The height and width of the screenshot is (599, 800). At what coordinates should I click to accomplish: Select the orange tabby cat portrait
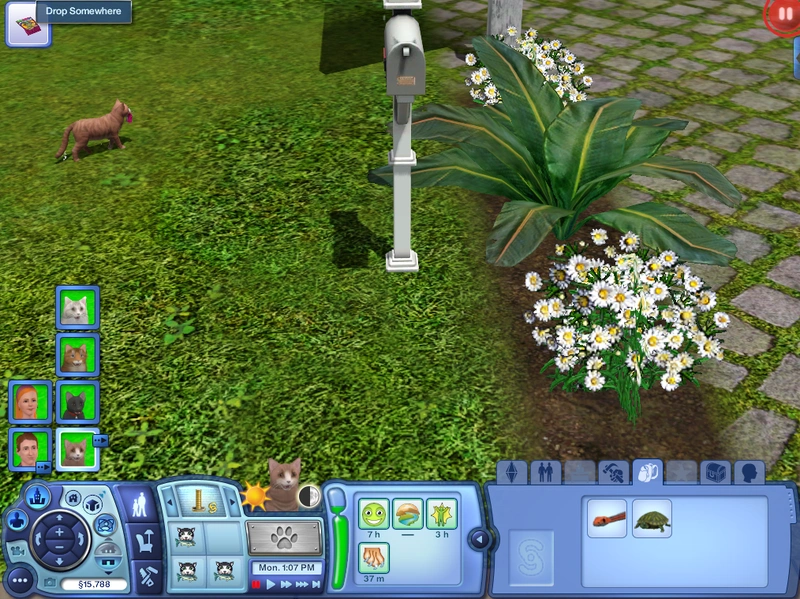(77, 355)
